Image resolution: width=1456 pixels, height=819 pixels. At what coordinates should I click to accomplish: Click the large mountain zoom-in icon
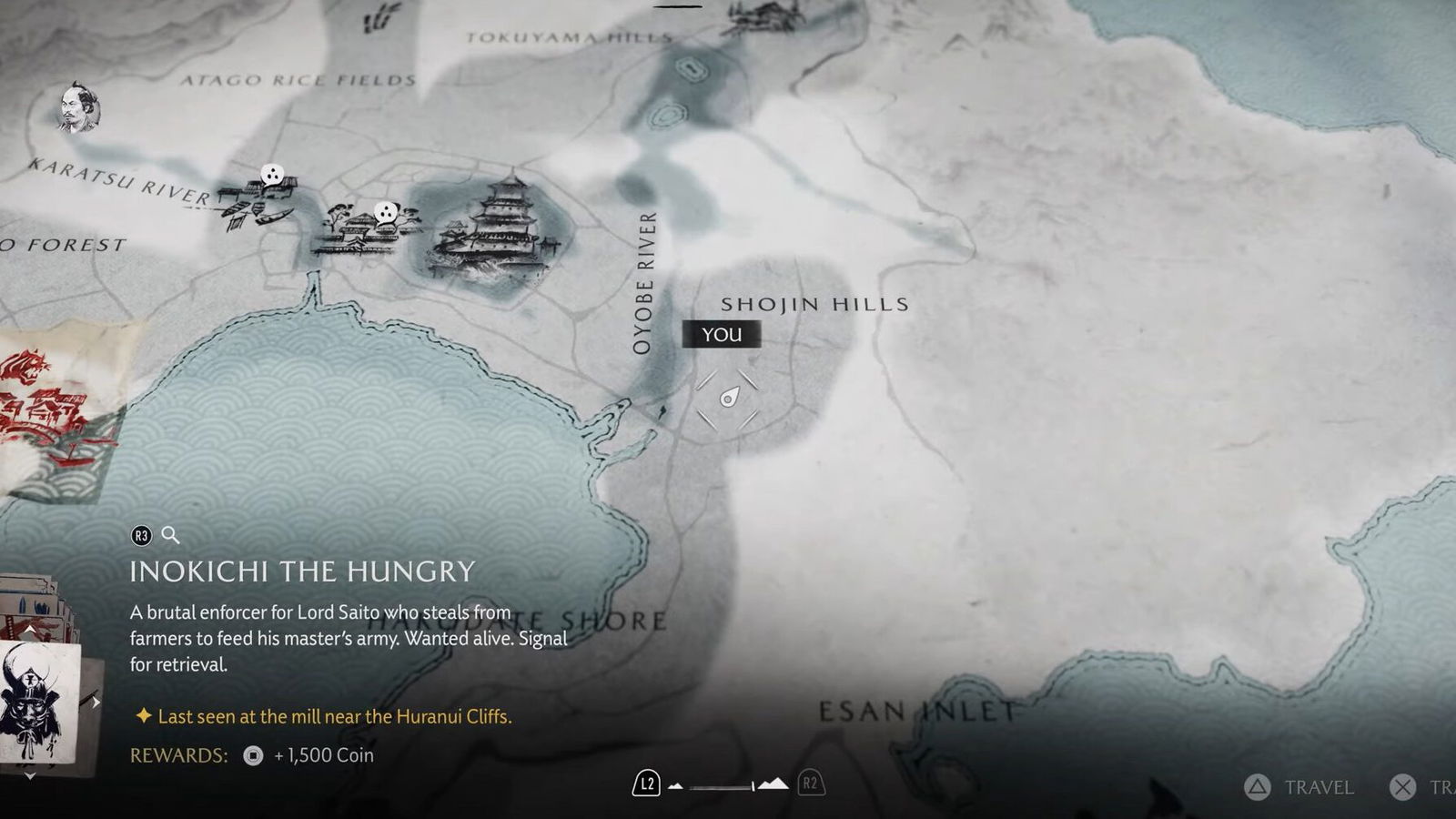coord(773,784)
